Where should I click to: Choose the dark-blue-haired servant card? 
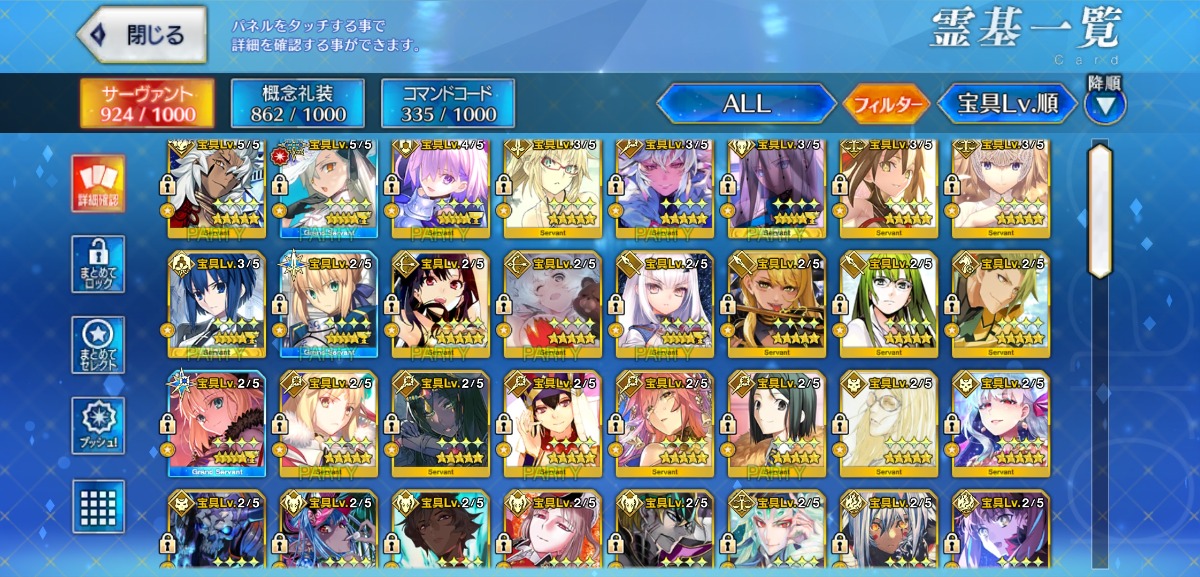pos(215,300)
